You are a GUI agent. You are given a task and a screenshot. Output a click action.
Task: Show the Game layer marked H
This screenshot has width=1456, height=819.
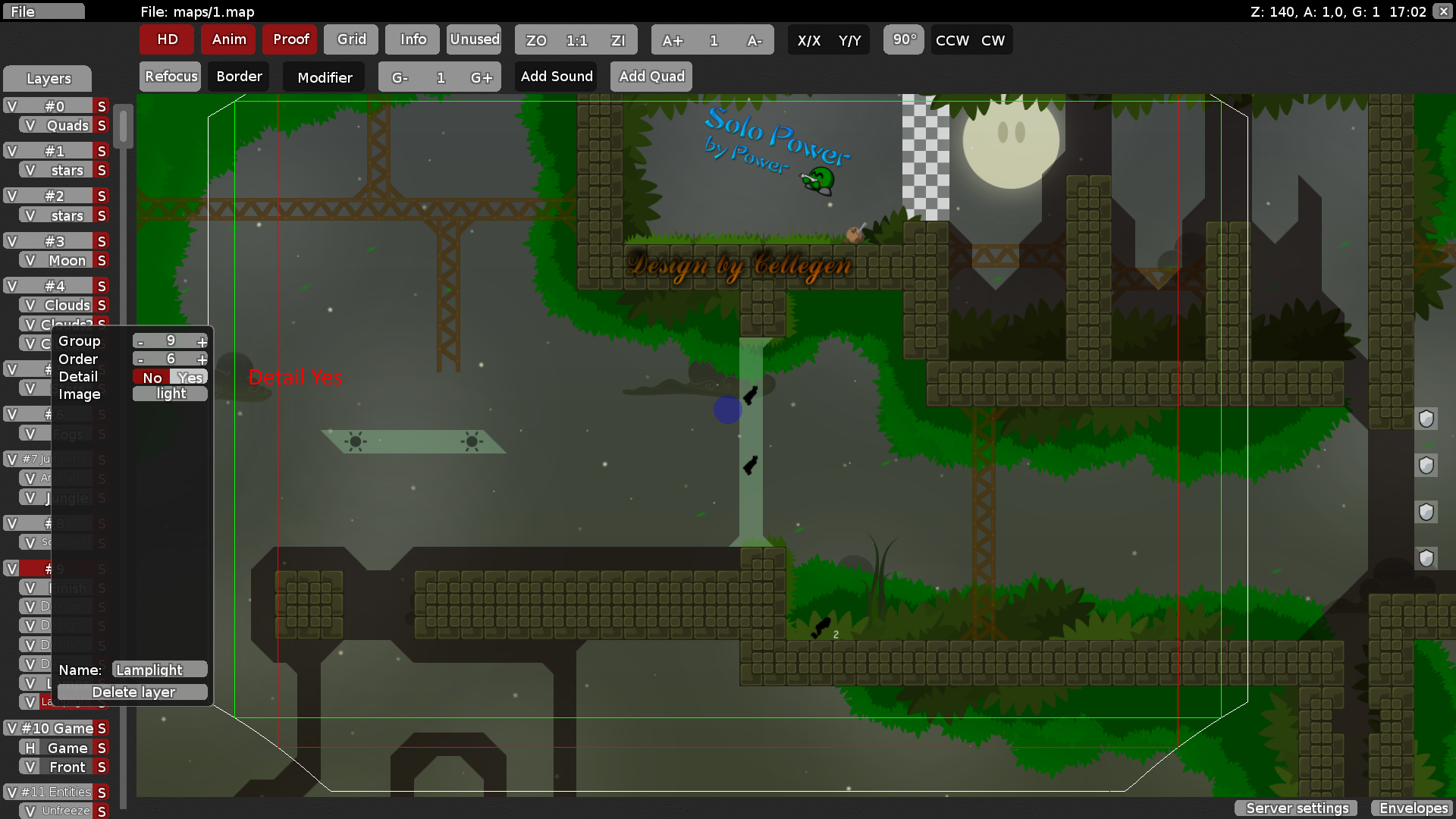coord(29,748)
